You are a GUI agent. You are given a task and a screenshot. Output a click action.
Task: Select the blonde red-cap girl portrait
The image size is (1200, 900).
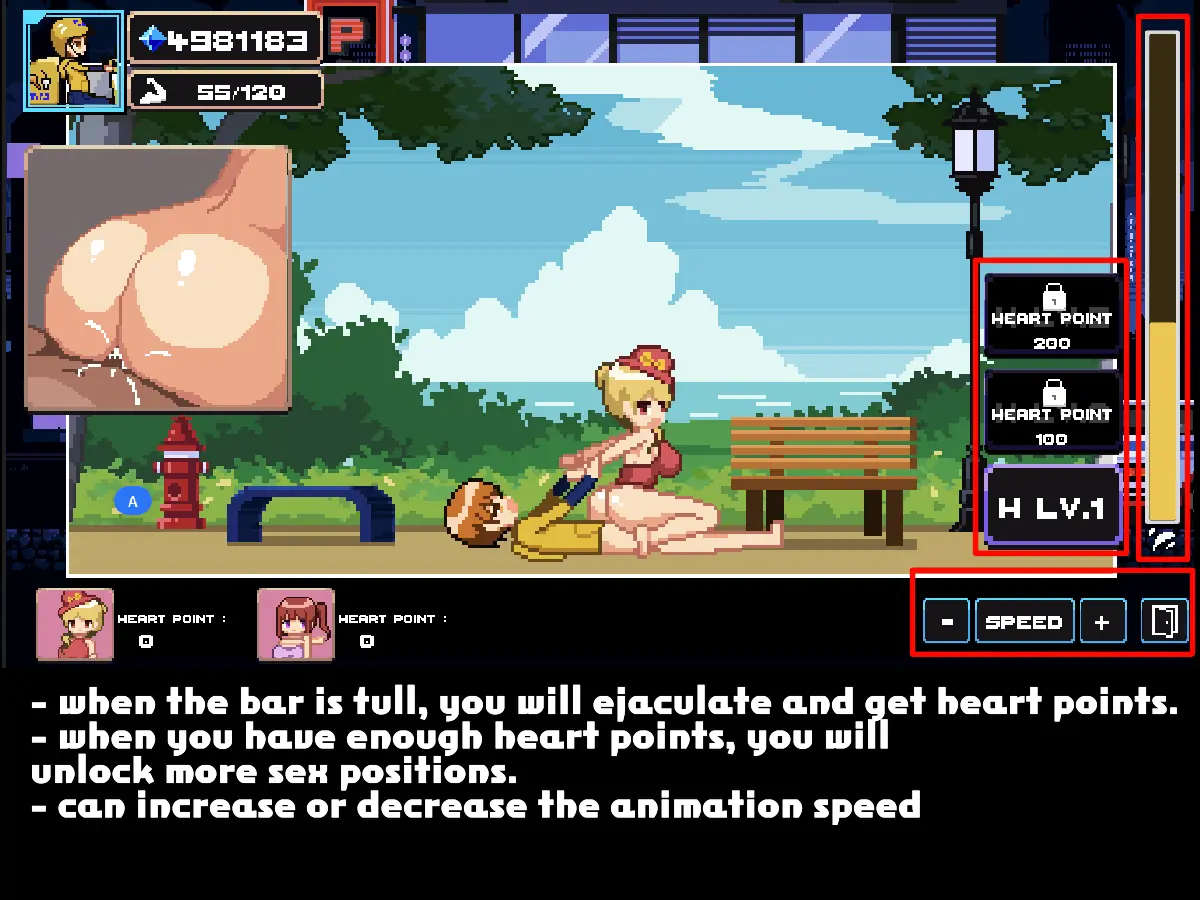click(x=74, y=625)
